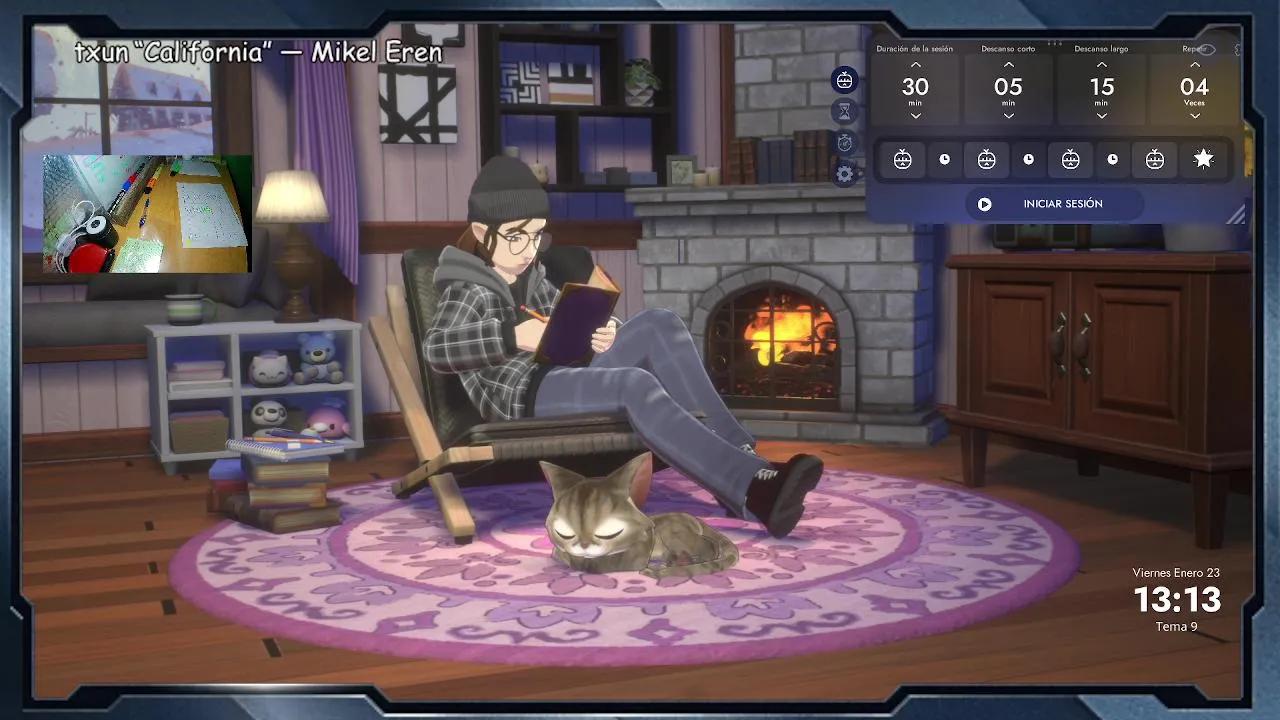Click the first tomato work-session icon in the sequence
1280x720 pixels.
[x=901, y=158]
